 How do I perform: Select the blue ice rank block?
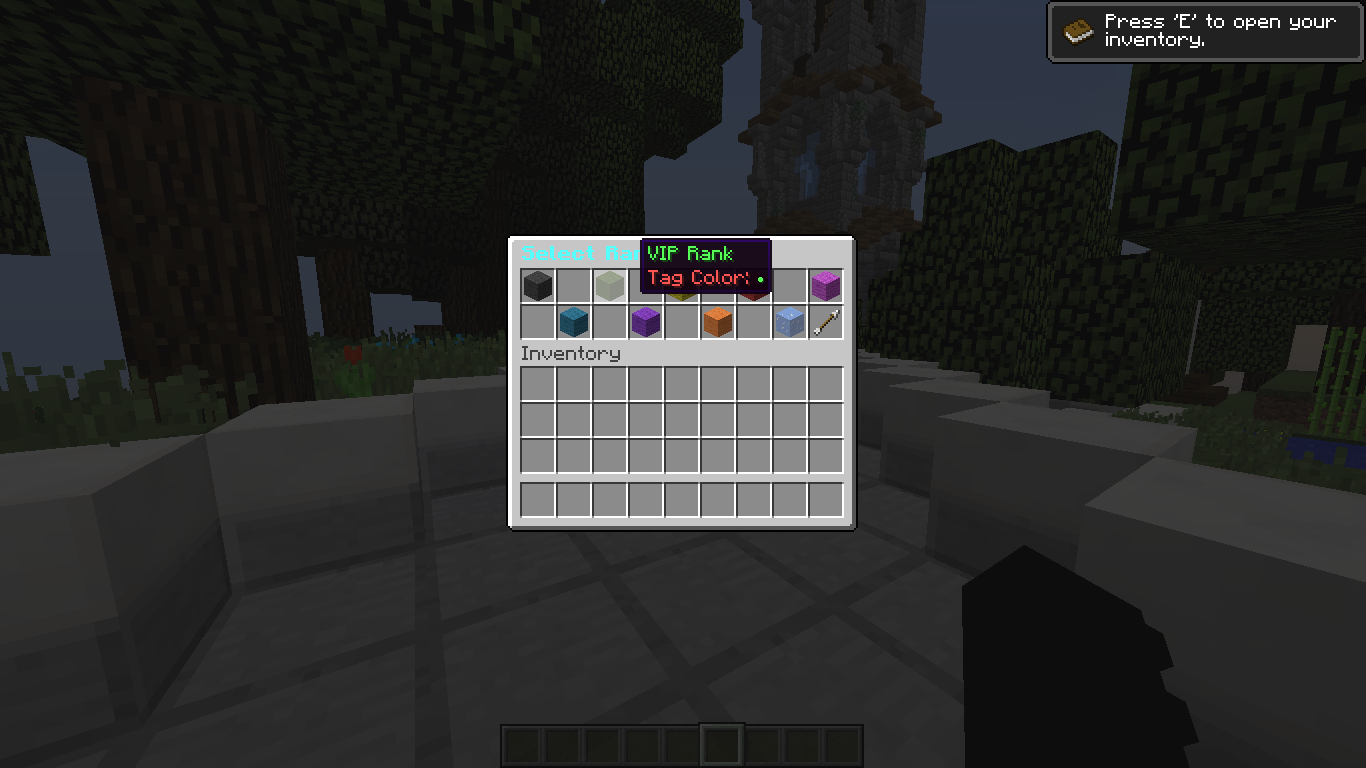pyautogui.click(x=789, y=320)
